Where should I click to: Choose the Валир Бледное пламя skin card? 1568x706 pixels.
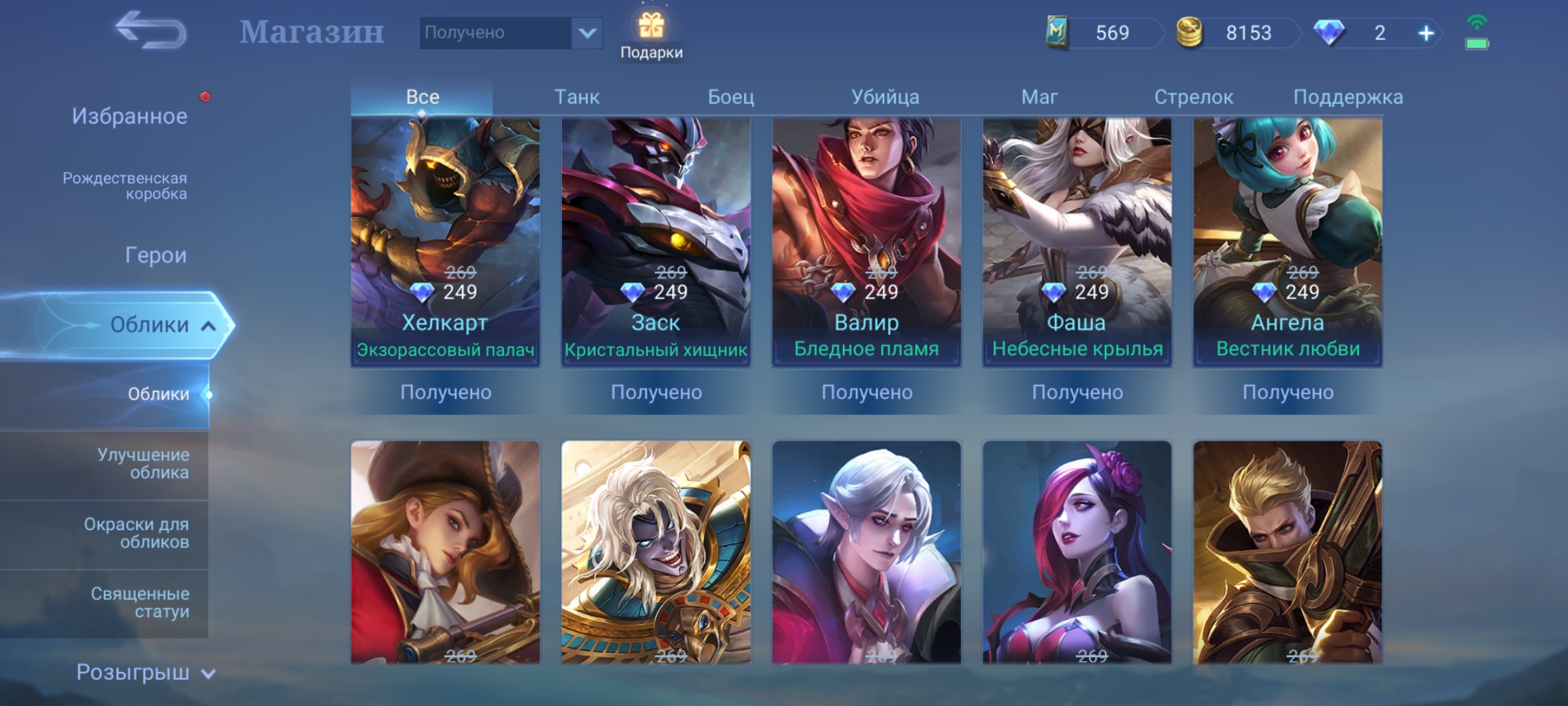(x=866, y=242)
